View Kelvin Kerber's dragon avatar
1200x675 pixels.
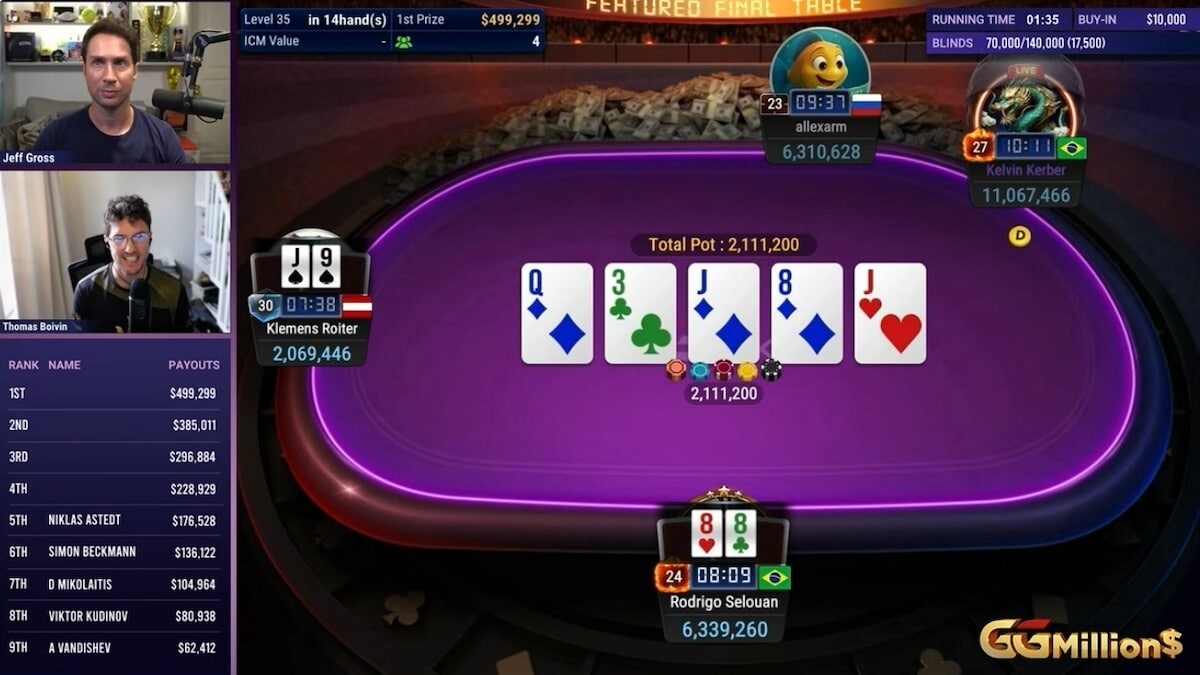point(1025,100)
